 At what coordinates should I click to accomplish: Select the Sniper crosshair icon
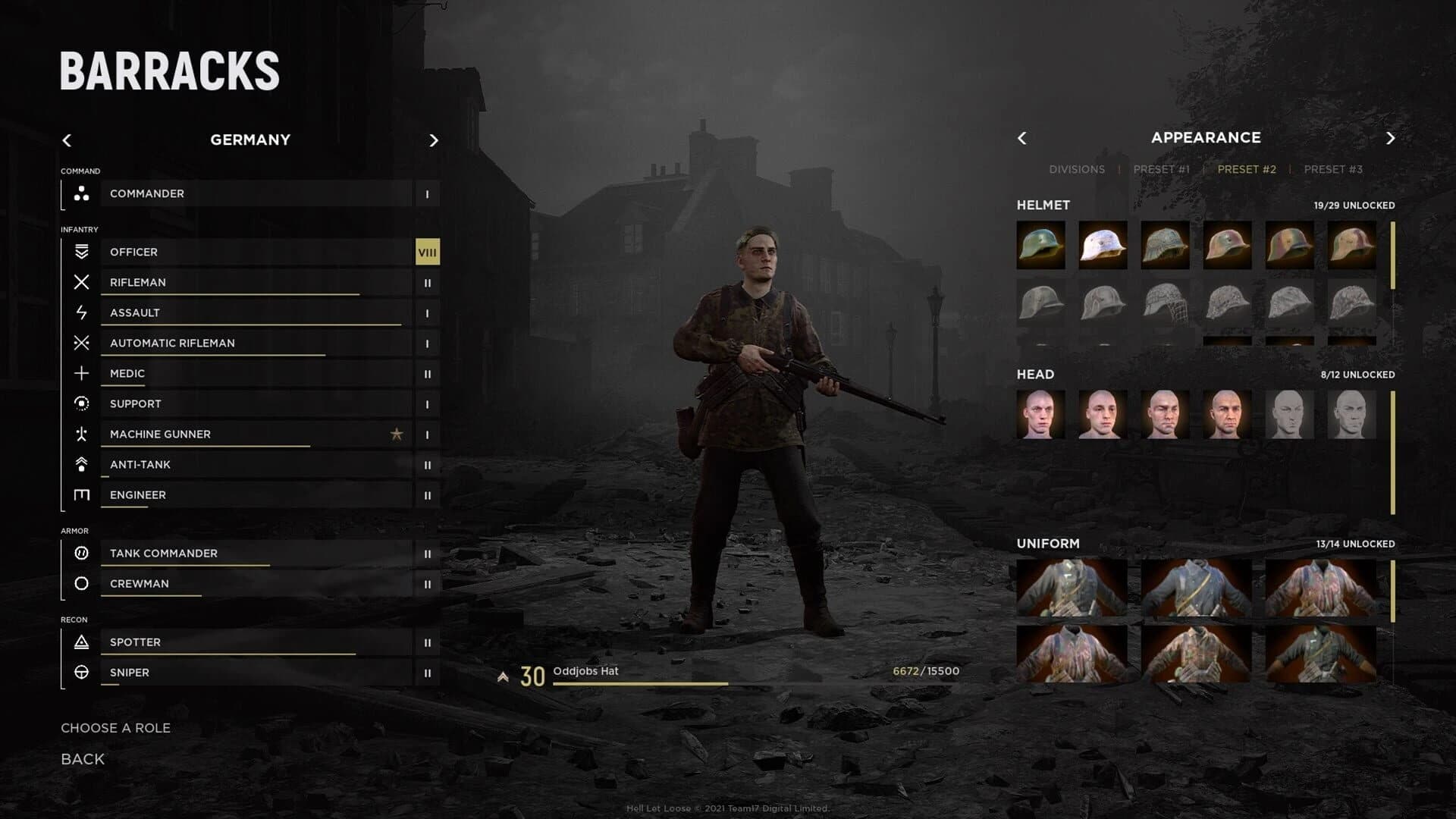click(82, 672)
